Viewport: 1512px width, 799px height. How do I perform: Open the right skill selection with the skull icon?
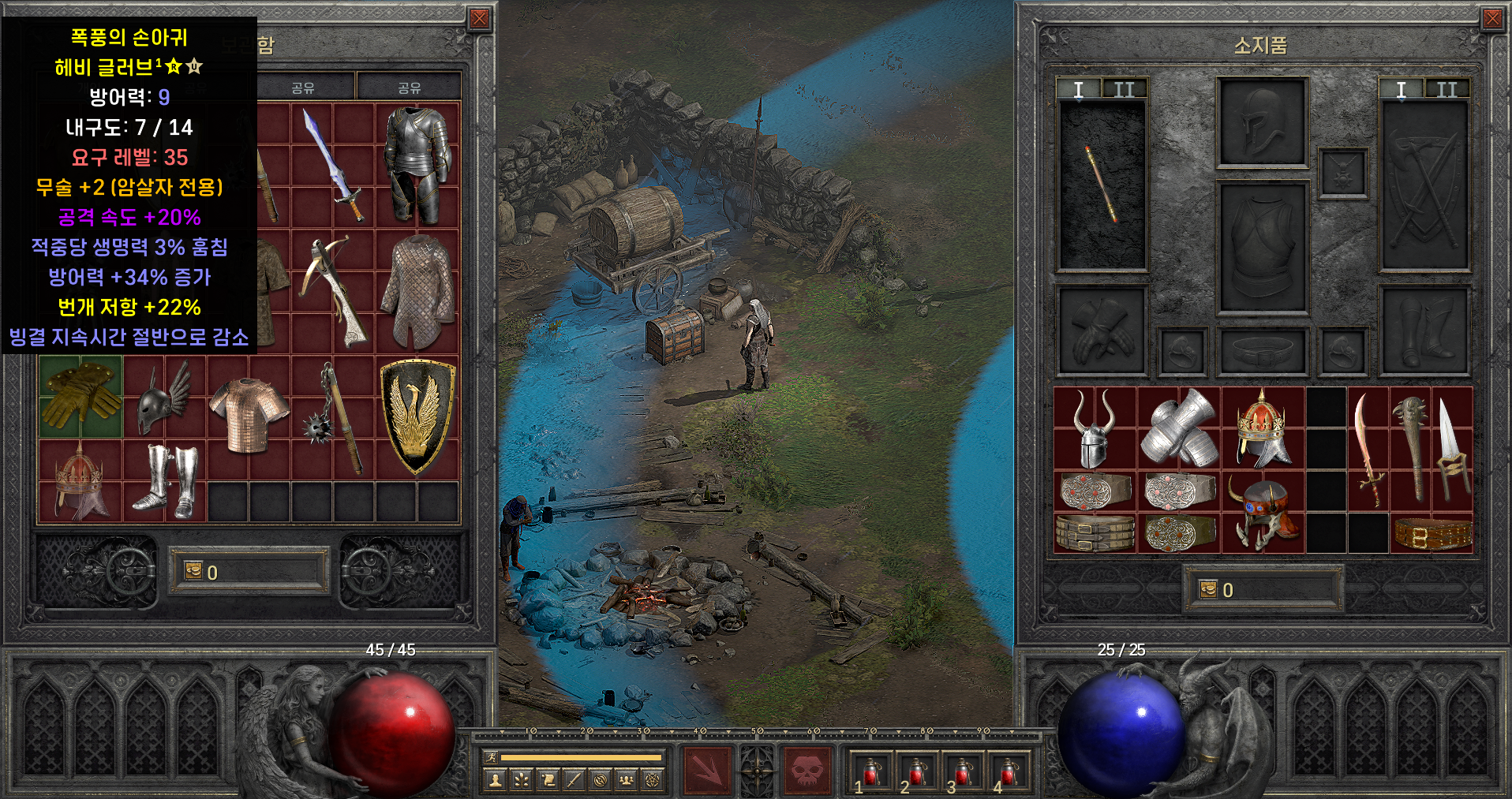807,769
